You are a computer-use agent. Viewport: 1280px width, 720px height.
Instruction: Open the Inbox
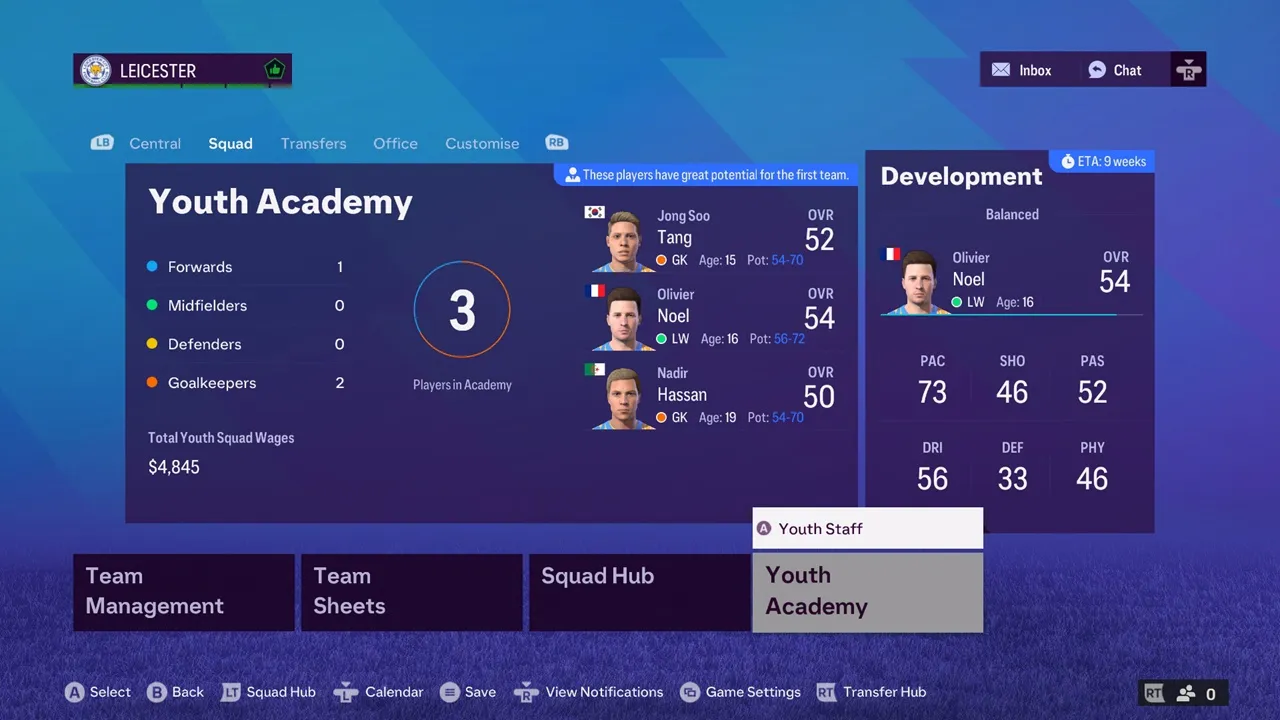(1021, 70)
